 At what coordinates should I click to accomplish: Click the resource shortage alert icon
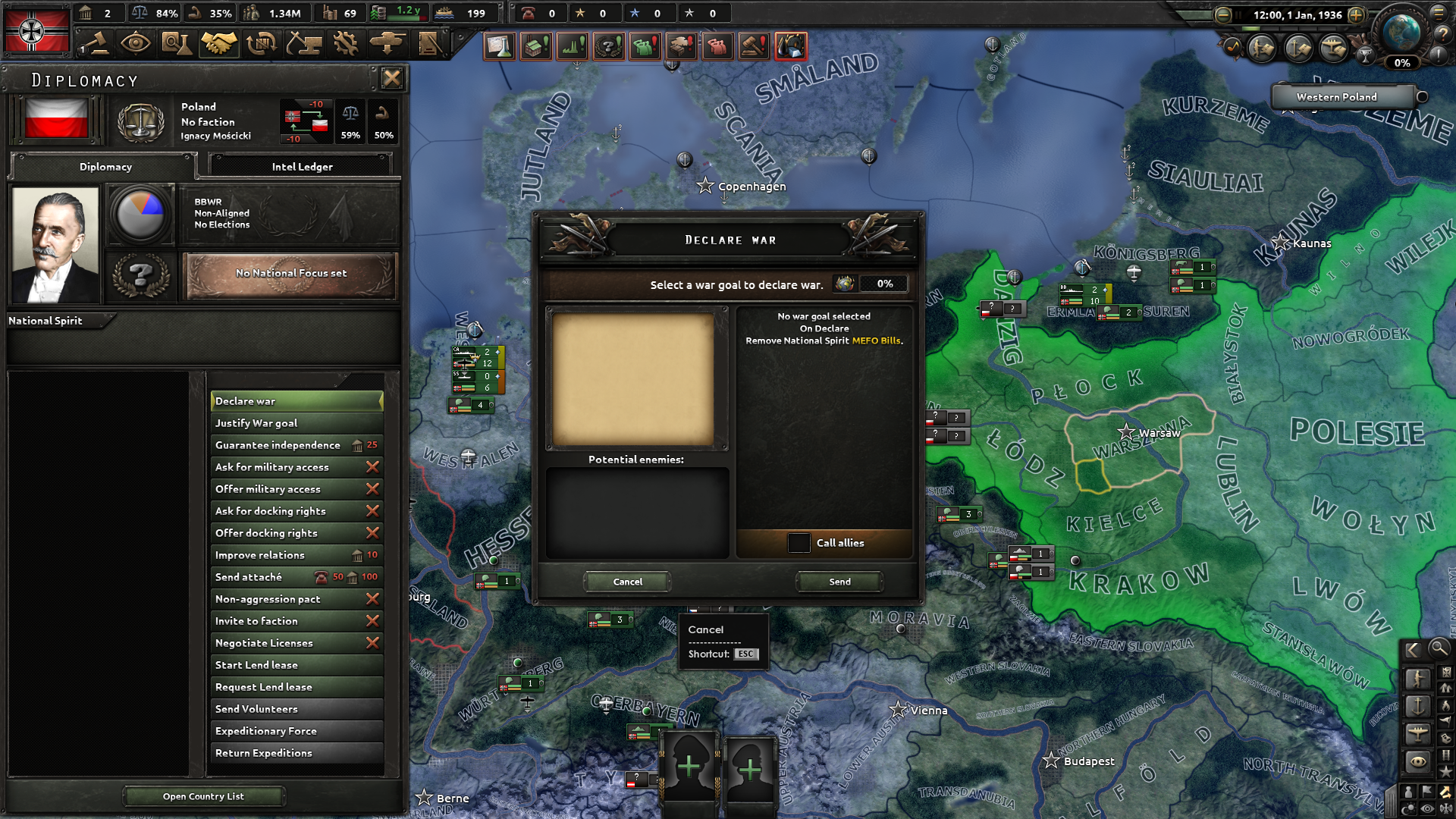[x=790, y=45]
